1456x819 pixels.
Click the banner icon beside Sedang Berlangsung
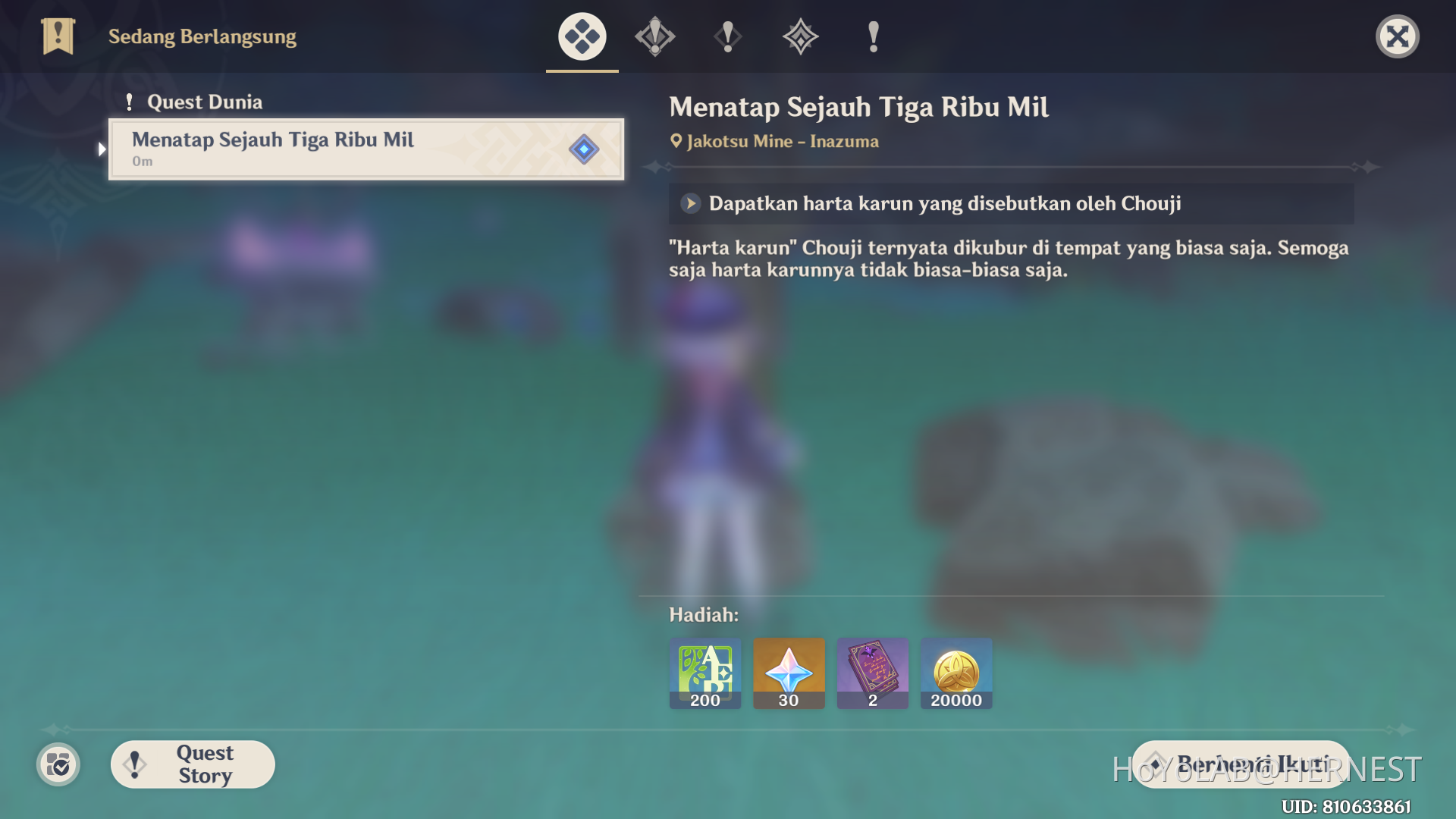pyautogui.click(x=58, y=36)
